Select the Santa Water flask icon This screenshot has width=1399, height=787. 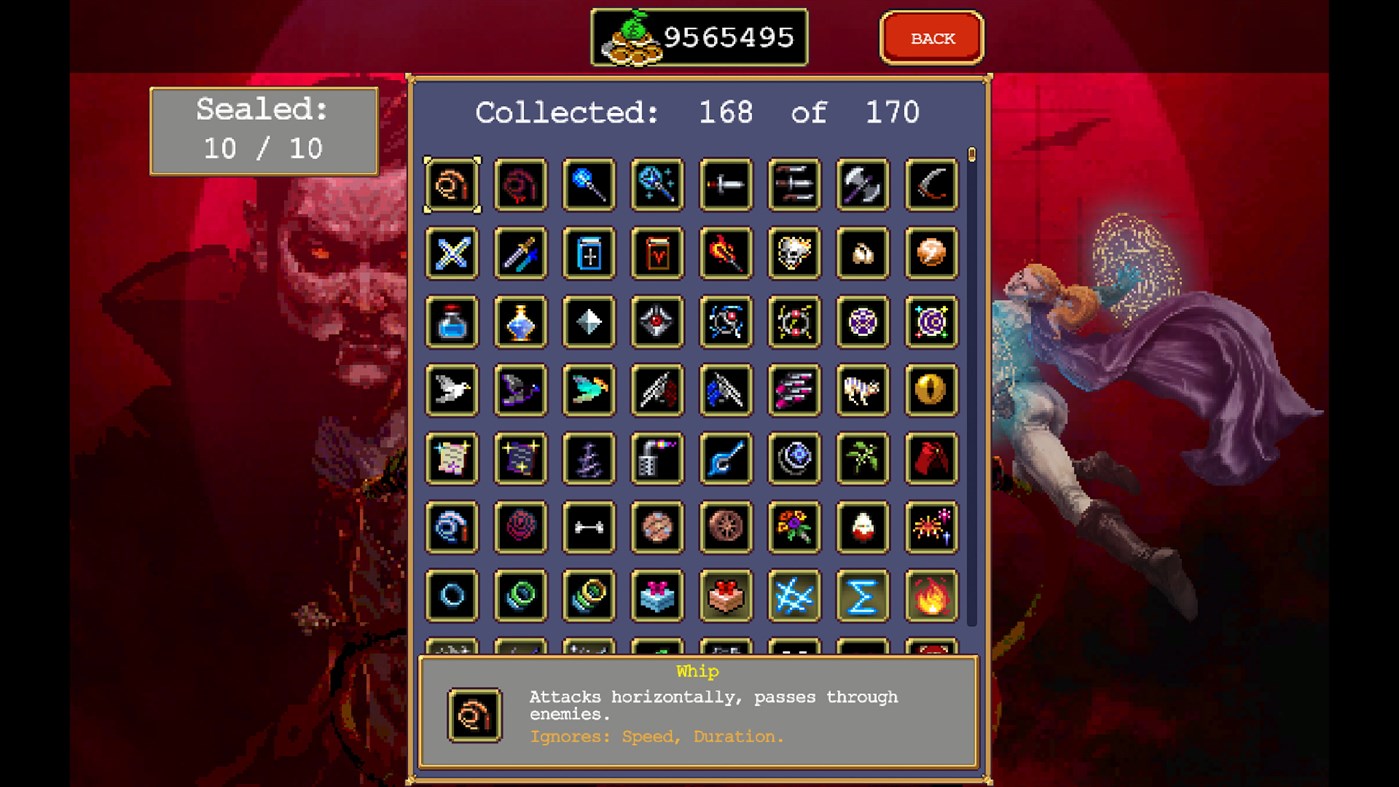[451, 322]
